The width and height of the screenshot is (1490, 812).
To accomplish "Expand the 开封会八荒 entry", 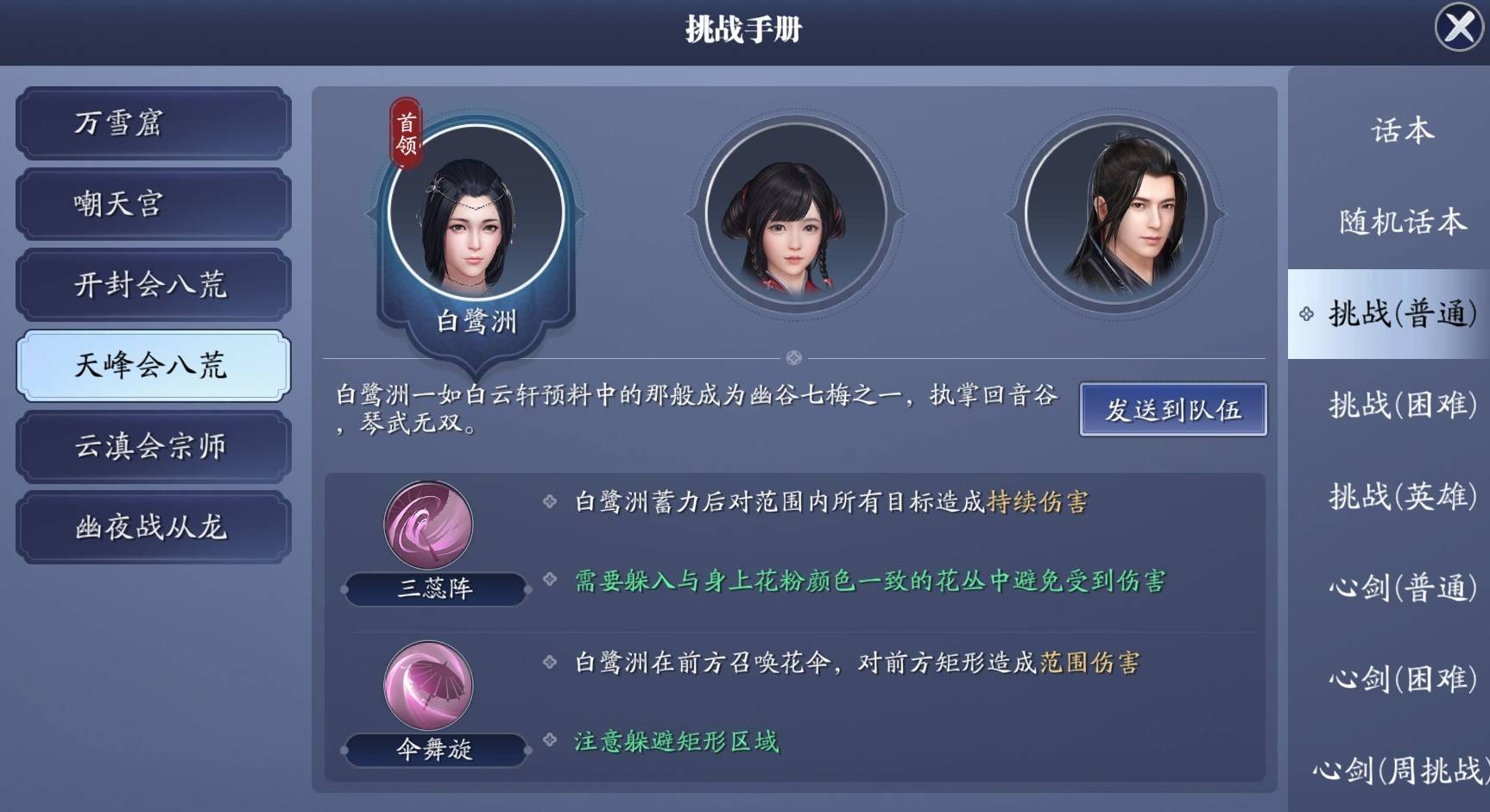I will (x=152, y=285).
